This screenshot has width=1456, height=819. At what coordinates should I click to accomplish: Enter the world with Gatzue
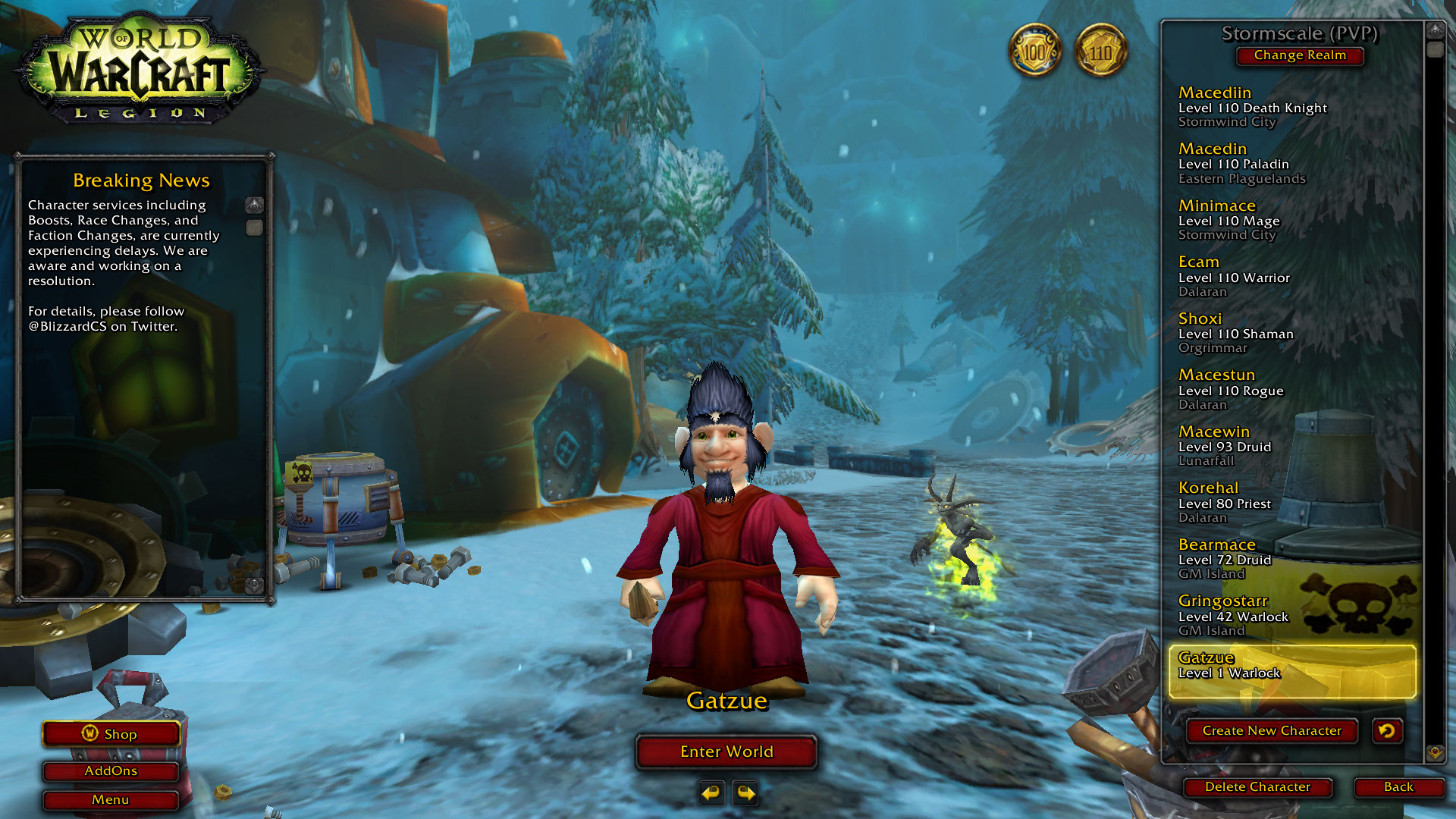click(726, 752)
